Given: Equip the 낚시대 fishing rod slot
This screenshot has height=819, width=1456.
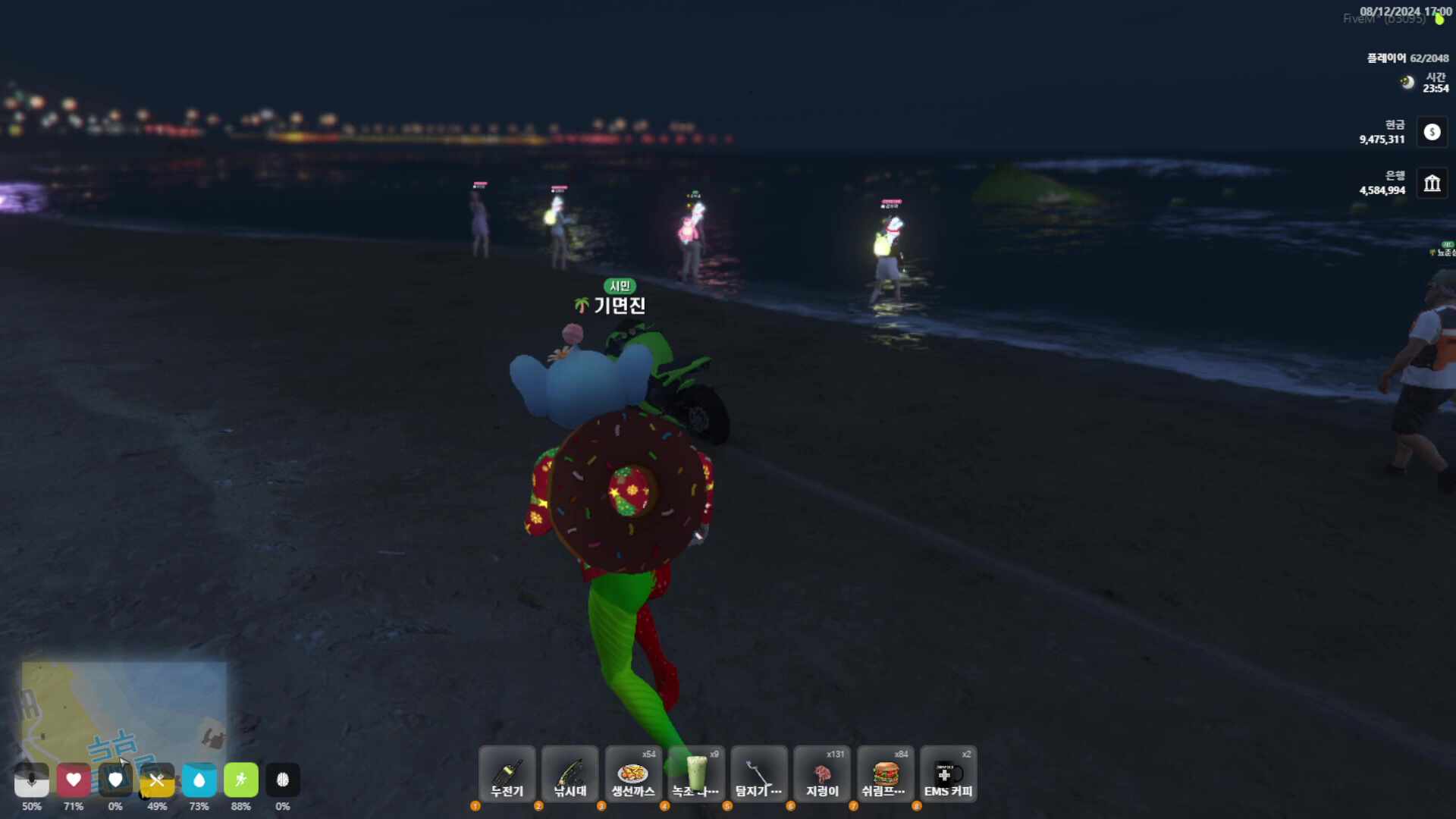Looking at the screenshot, I should click(x=570, y=774).
